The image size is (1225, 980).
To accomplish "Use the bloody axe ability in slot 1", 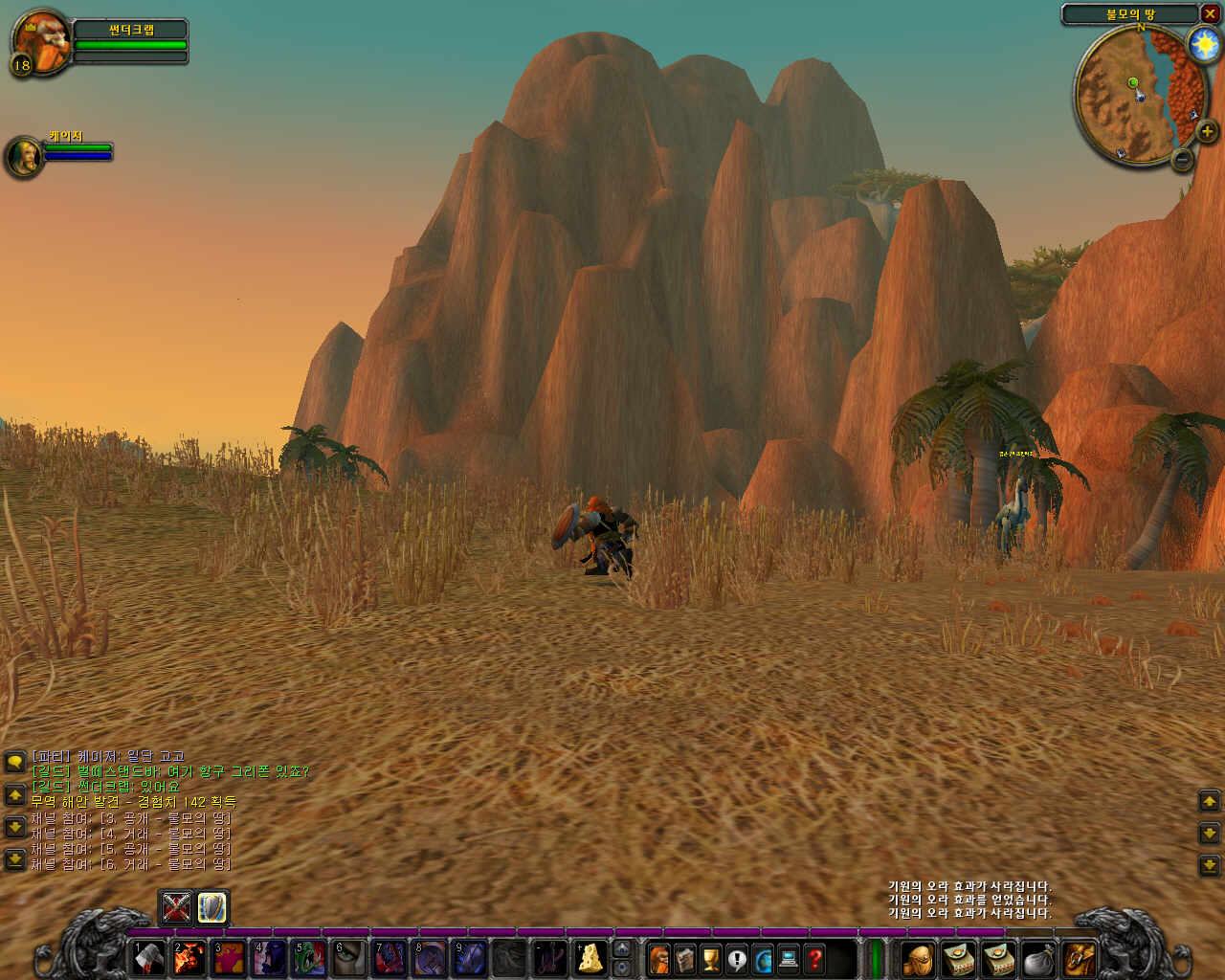I will (148, 958).
